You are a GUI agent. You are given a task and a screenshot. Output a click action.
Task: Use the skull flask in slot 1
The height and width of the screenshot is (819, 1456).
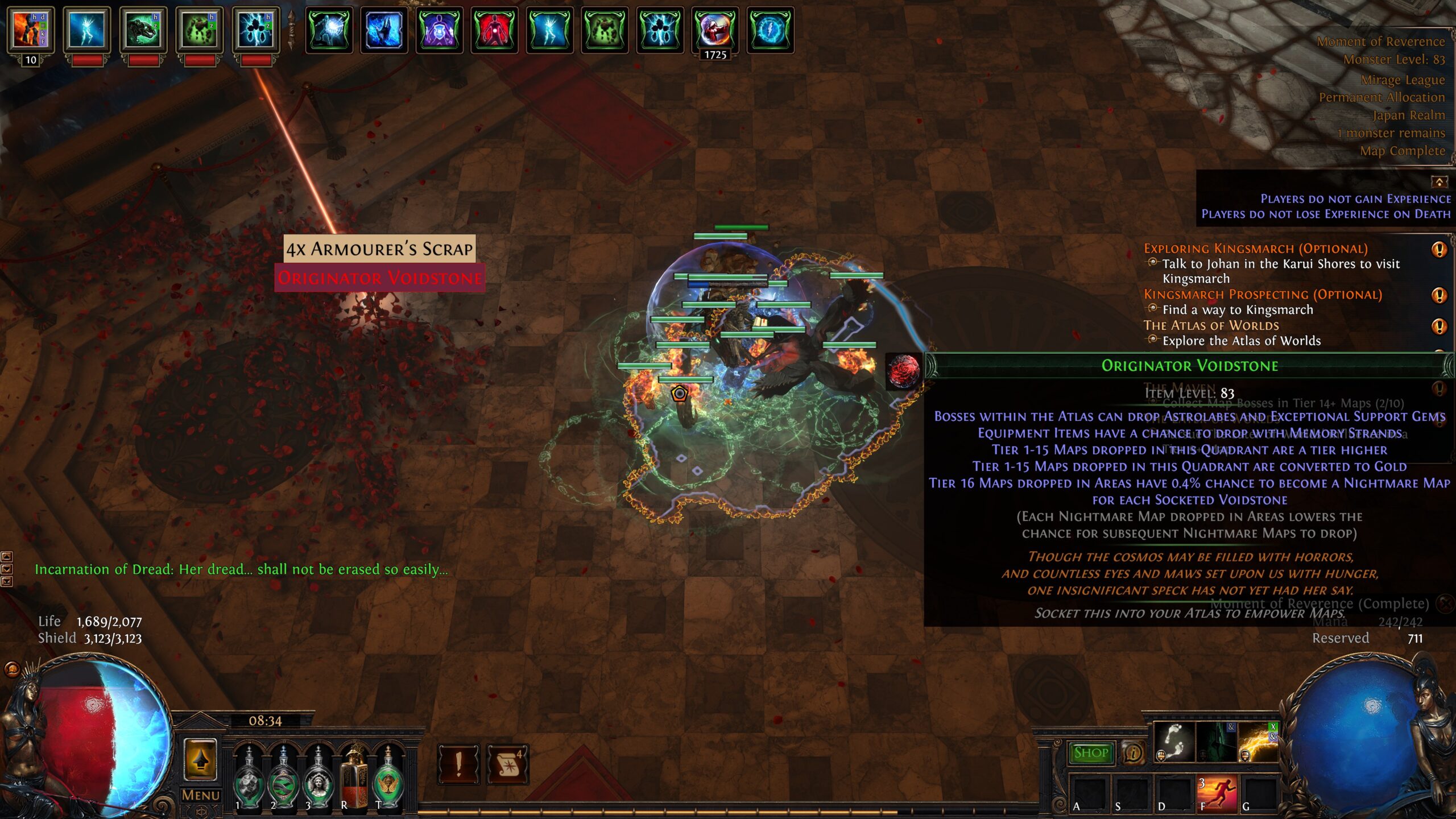click(249, 777)
